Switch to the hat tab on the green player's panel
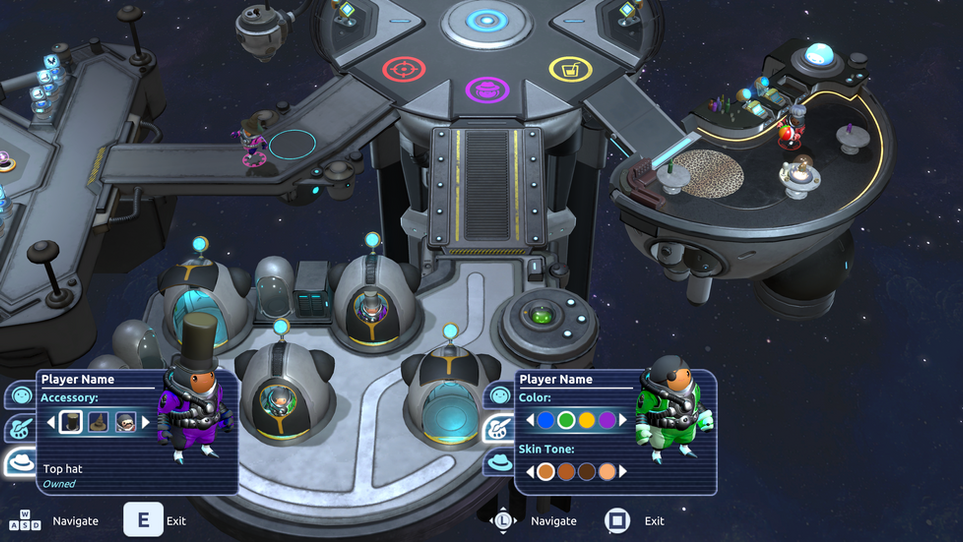 [x=499, y=462]
